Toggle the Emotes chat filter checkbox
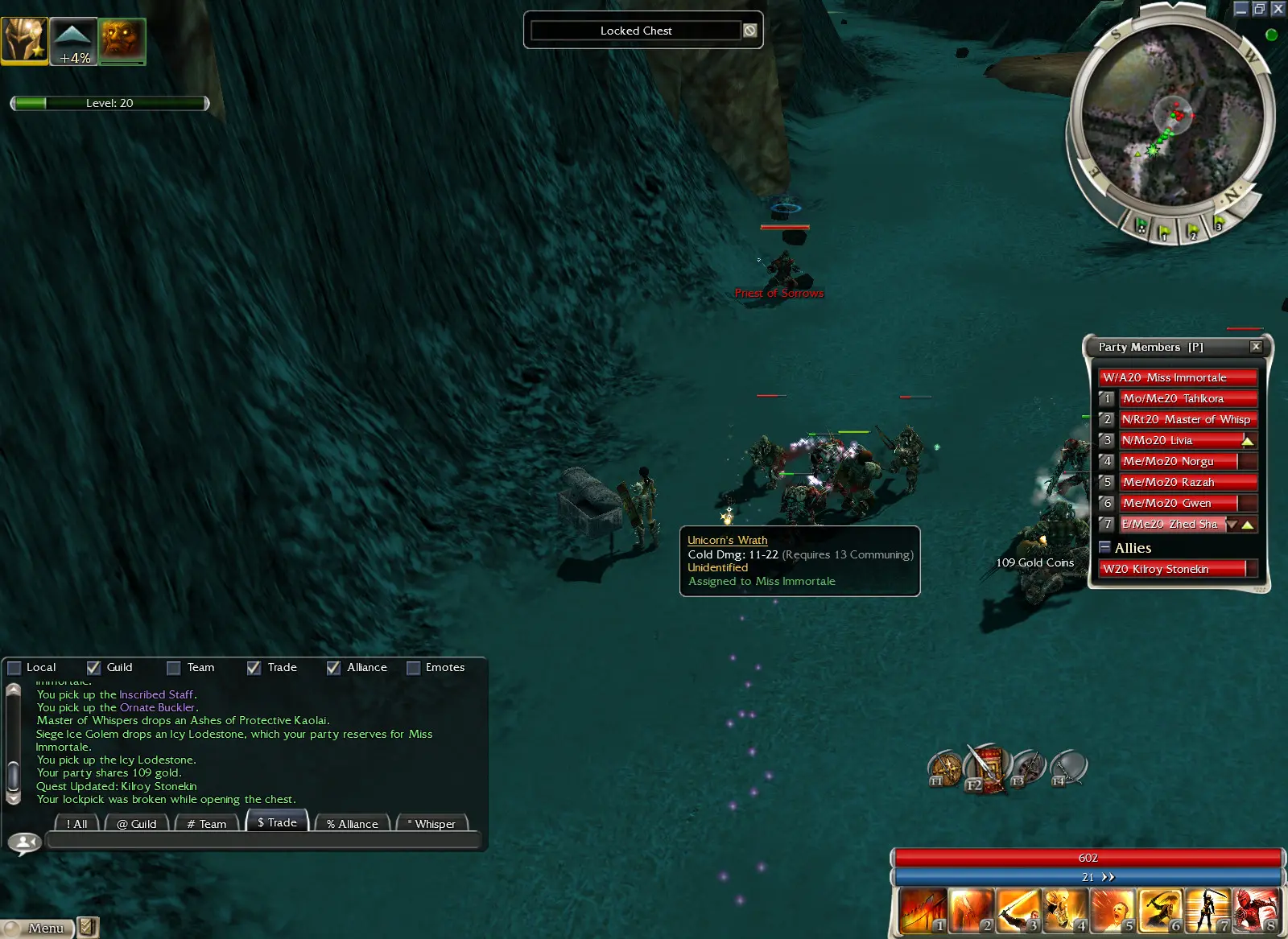 pos(414,668)
